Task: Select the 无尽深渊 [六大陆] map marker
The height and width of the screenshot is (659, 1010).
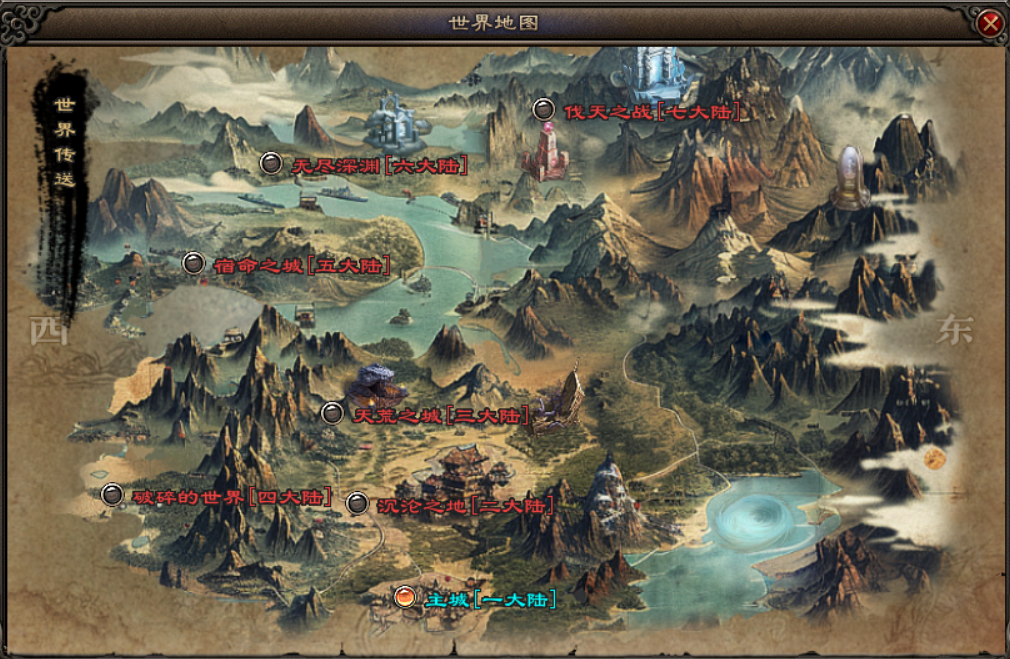Action: (x=271, y=163)
